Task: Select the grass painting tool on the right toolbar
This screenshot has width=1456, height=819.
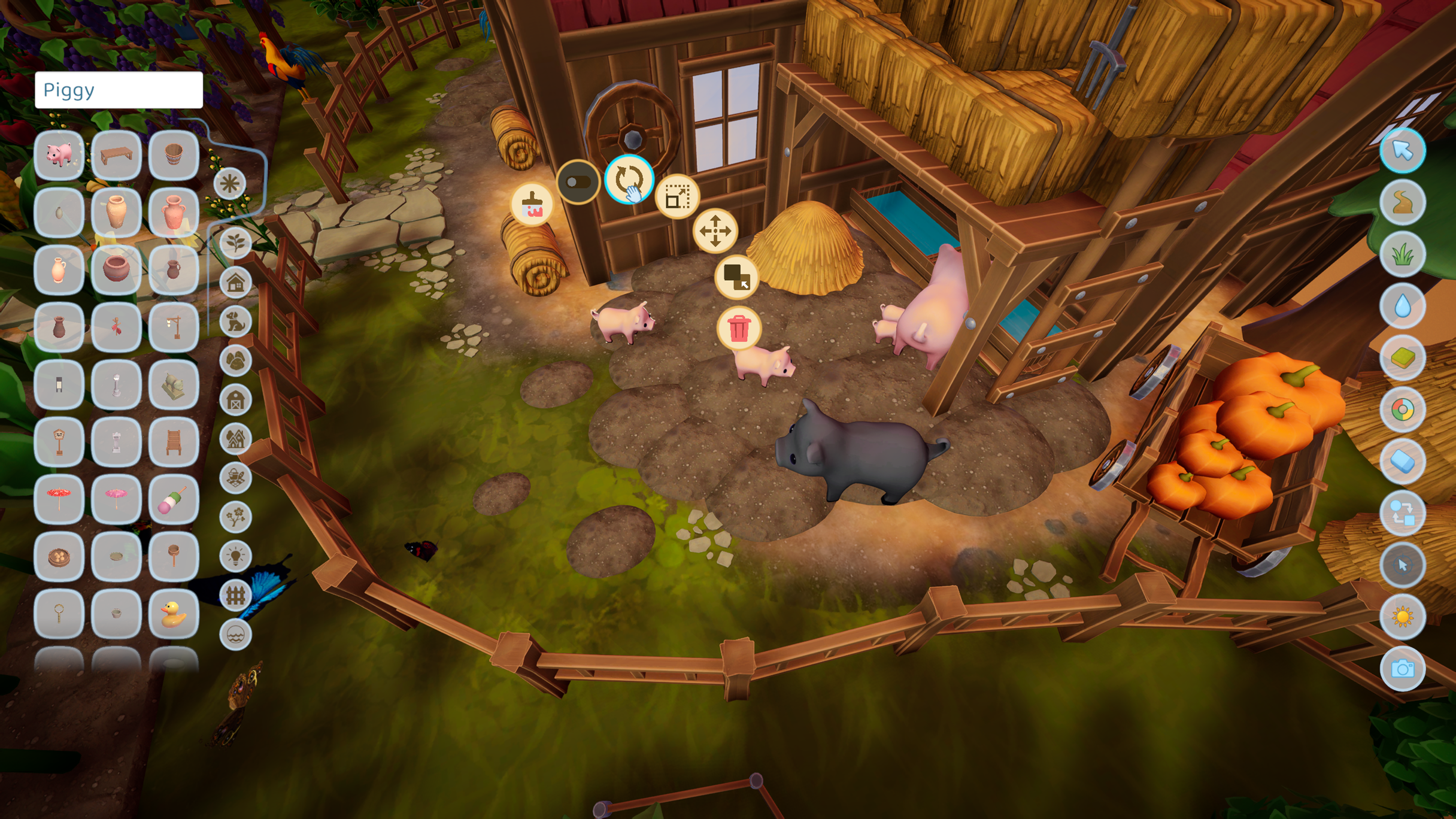Action: coord(1404,254)
